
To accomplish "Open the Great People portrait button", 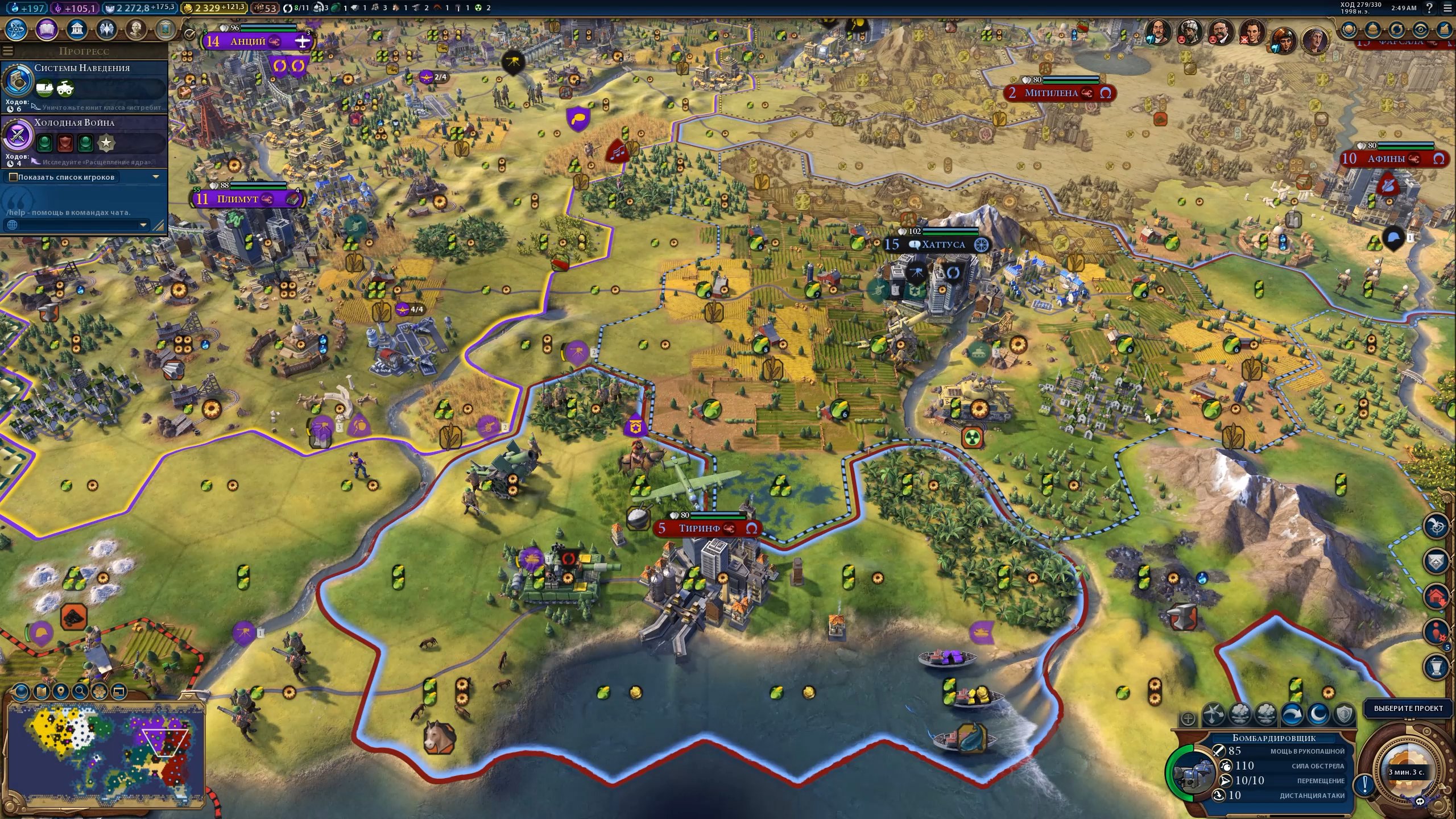I will coord(136,29).
